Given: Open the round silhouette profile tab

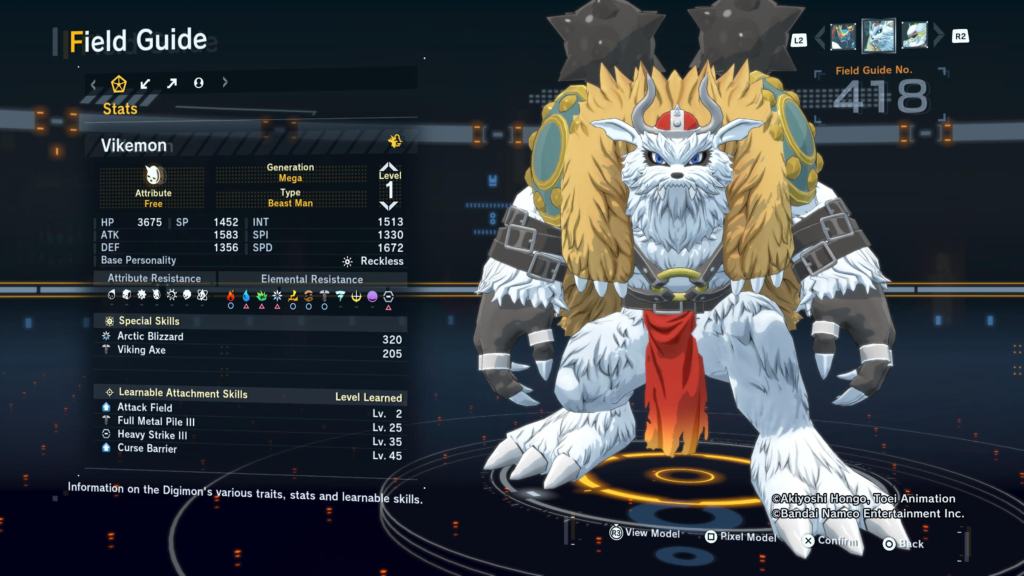Looking at the screenshot, I should click(x=198, y=83).
